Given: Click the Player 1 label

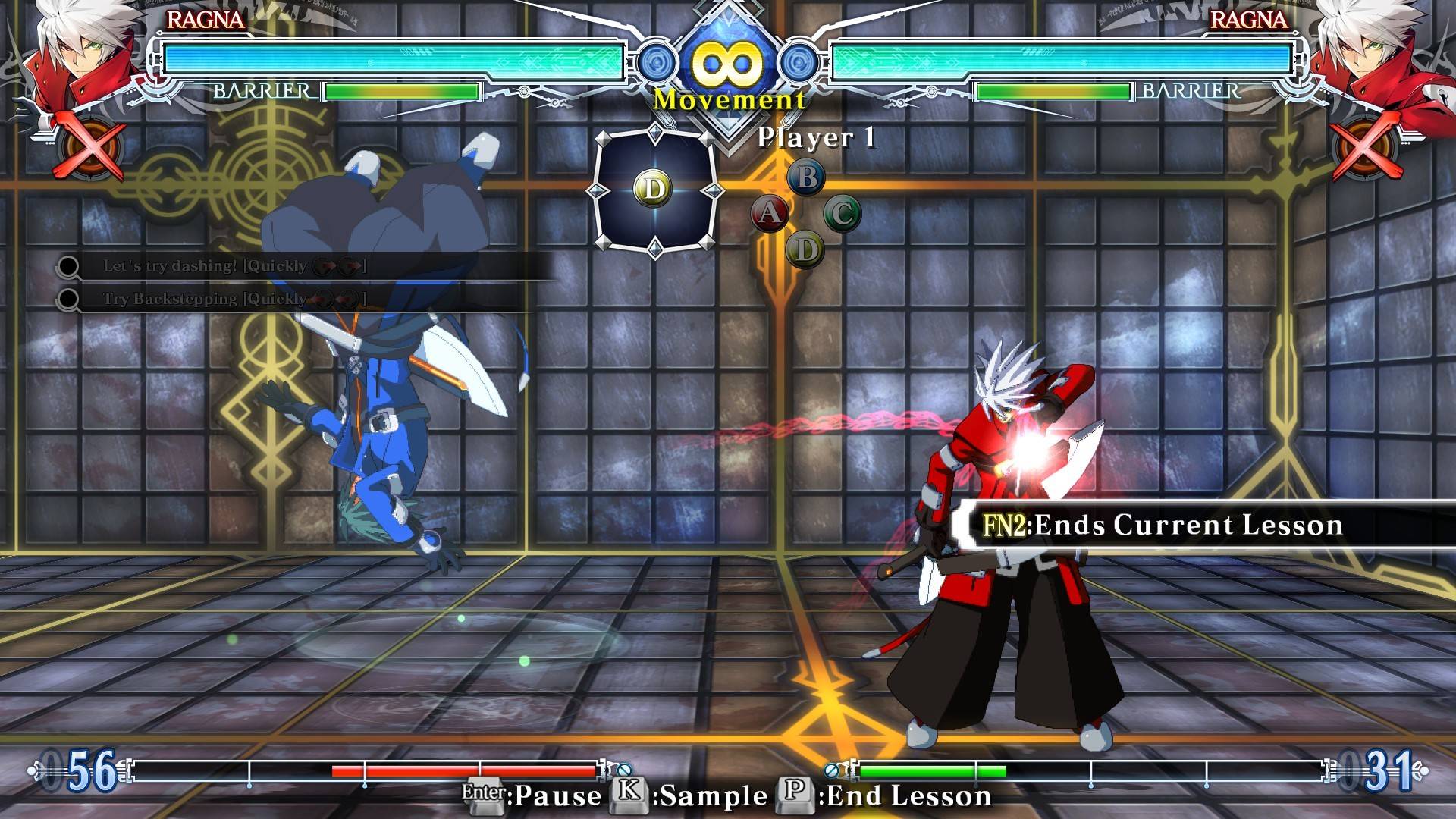Looking at the screenshot, I should coord(817,138).
